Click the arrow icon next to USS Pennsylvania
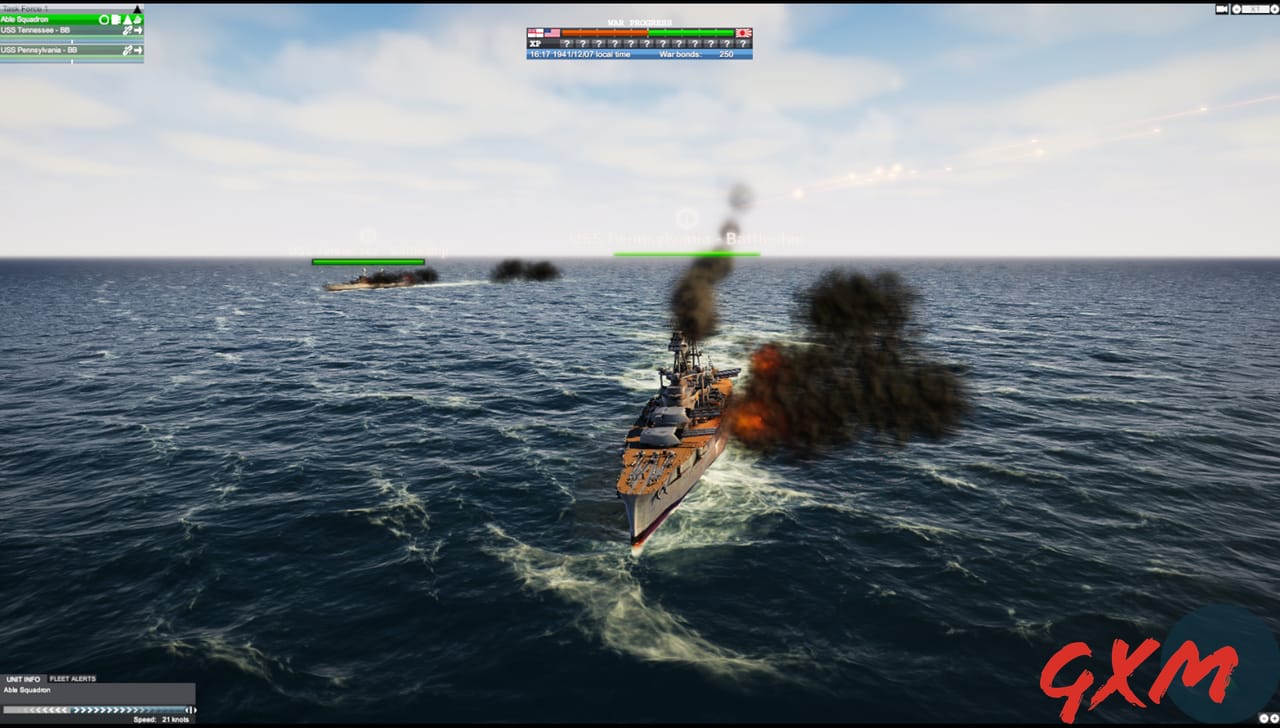The width and height of the screenshot is (1280, 728). (x=138, y=51)
